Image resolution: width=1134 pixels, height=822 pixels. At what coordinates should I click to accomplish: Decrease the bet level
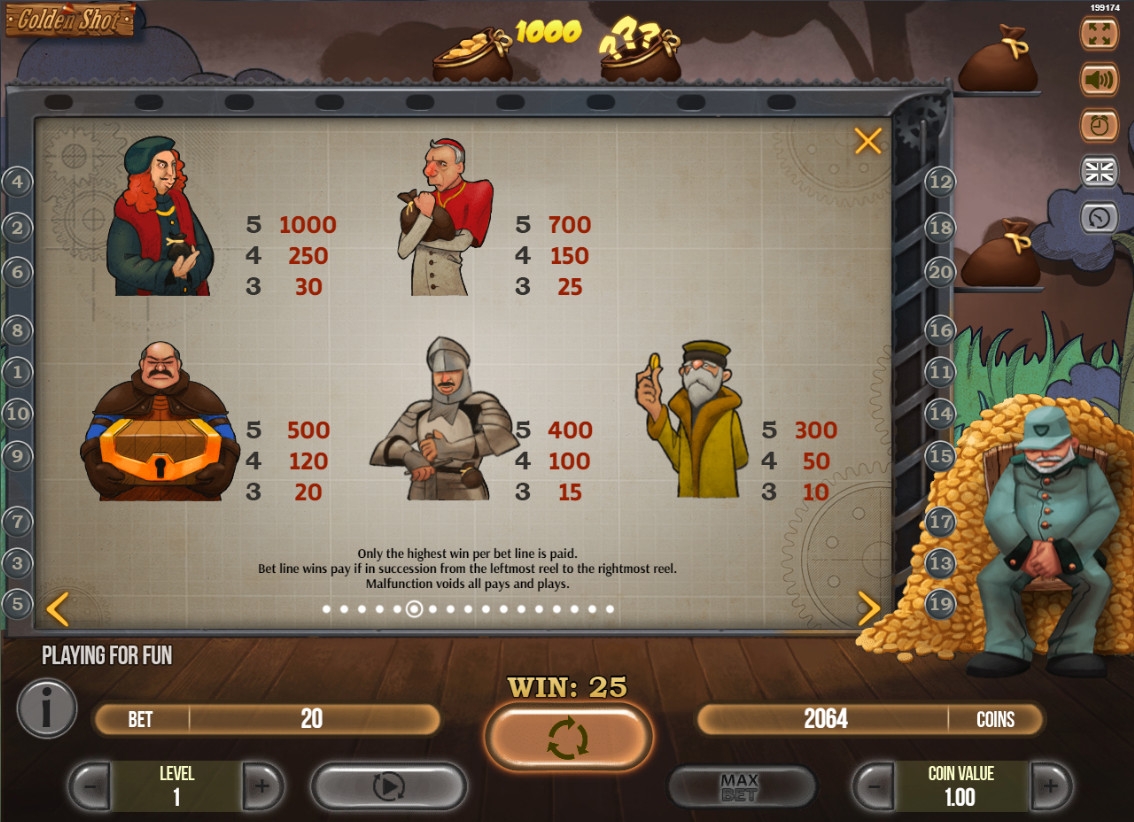coord(90,787)
